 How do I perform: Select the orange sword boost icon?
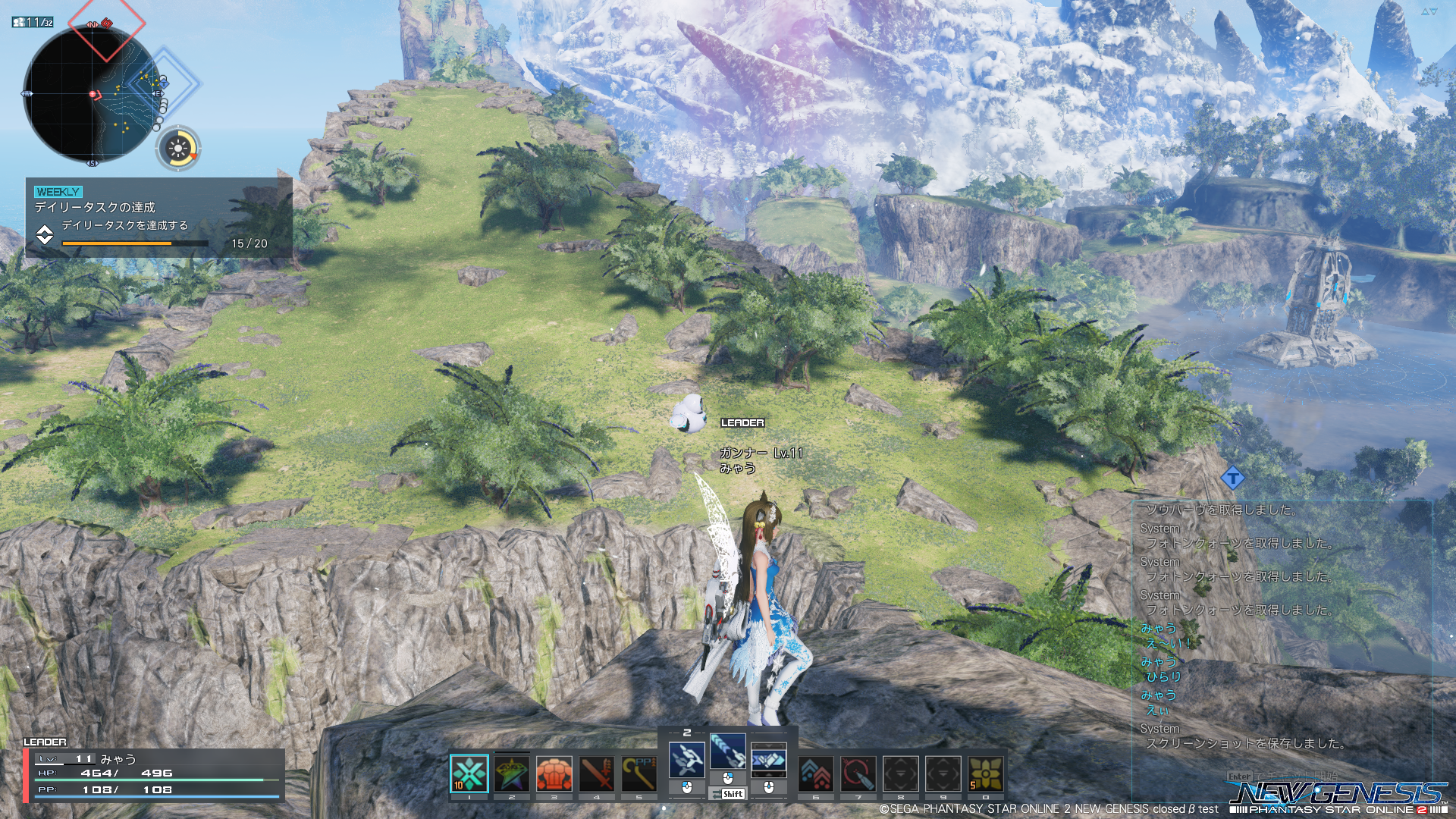tap(597, 773)
